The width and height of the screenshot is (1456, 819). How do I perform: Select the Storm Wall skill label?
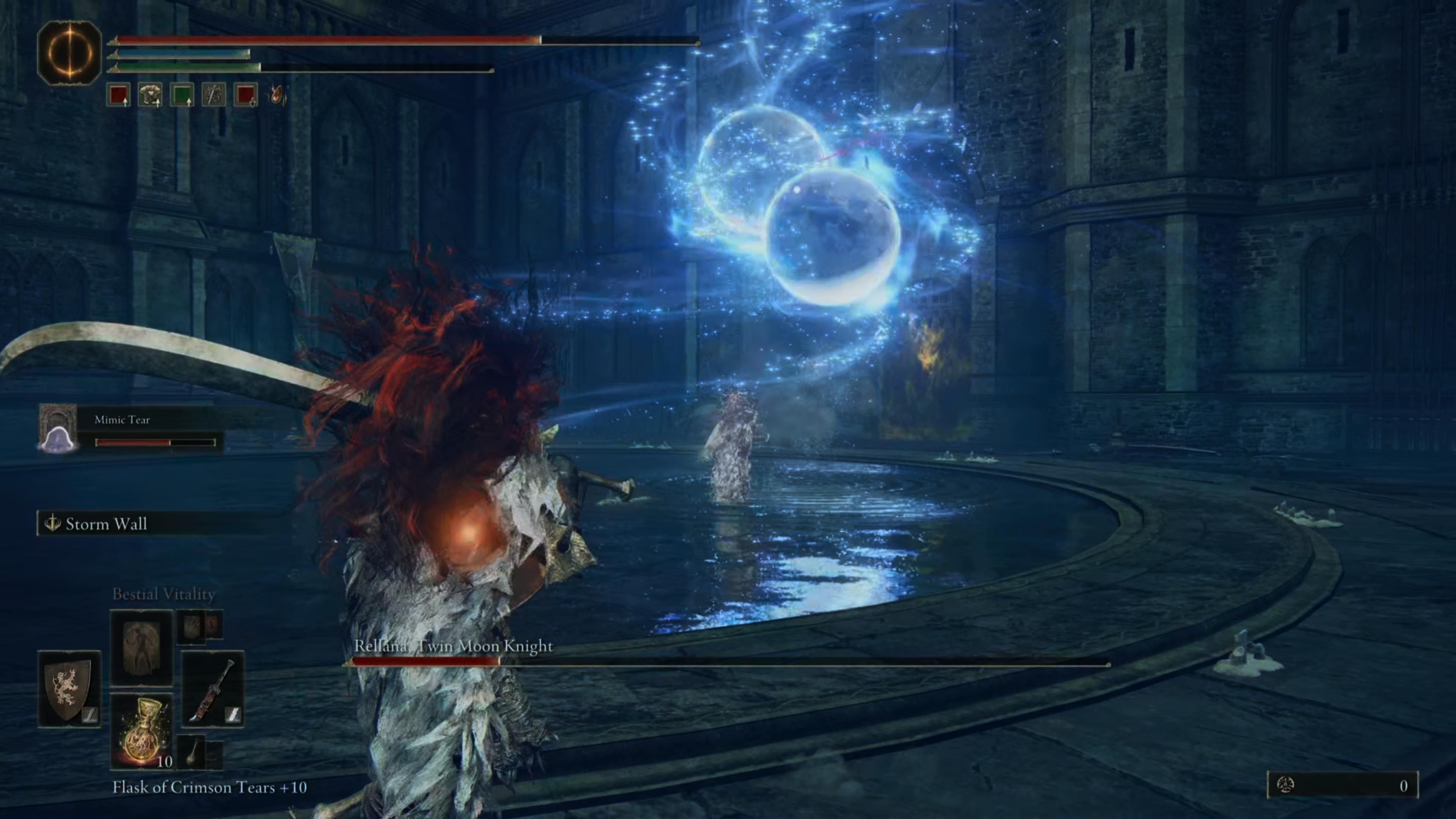[x=106, y=524]
